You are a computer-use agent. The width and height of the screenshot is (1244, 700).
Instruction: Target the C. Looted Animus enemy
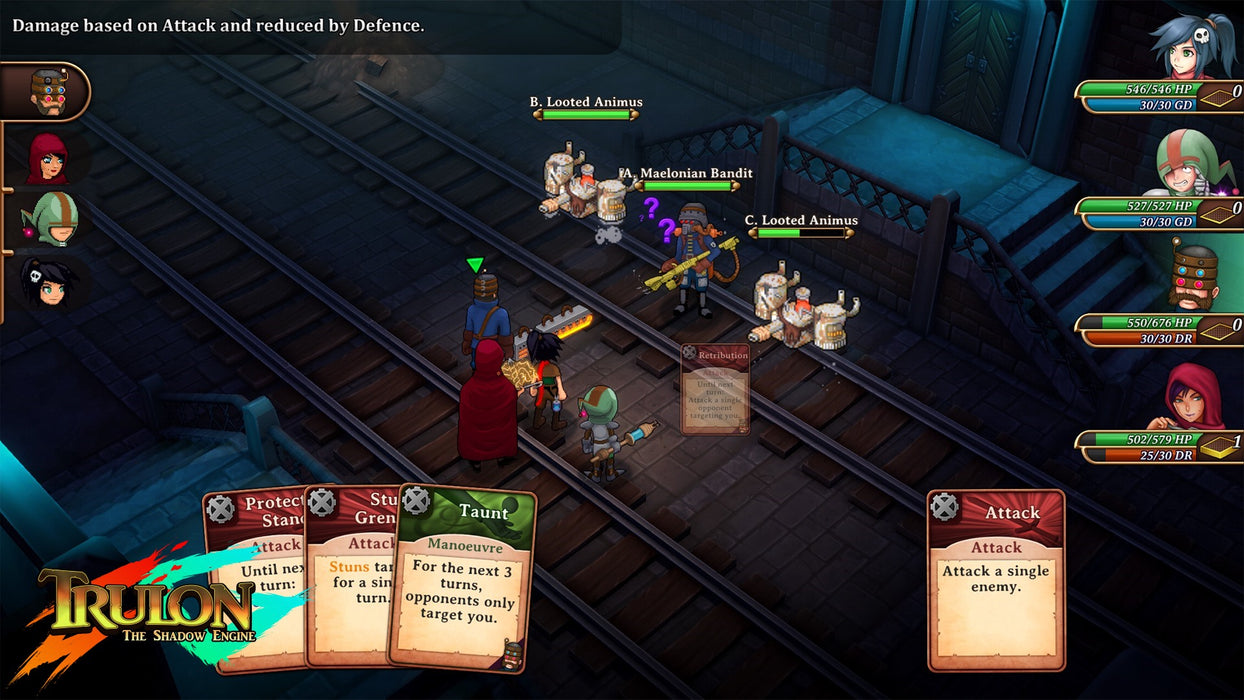point(801,310)
